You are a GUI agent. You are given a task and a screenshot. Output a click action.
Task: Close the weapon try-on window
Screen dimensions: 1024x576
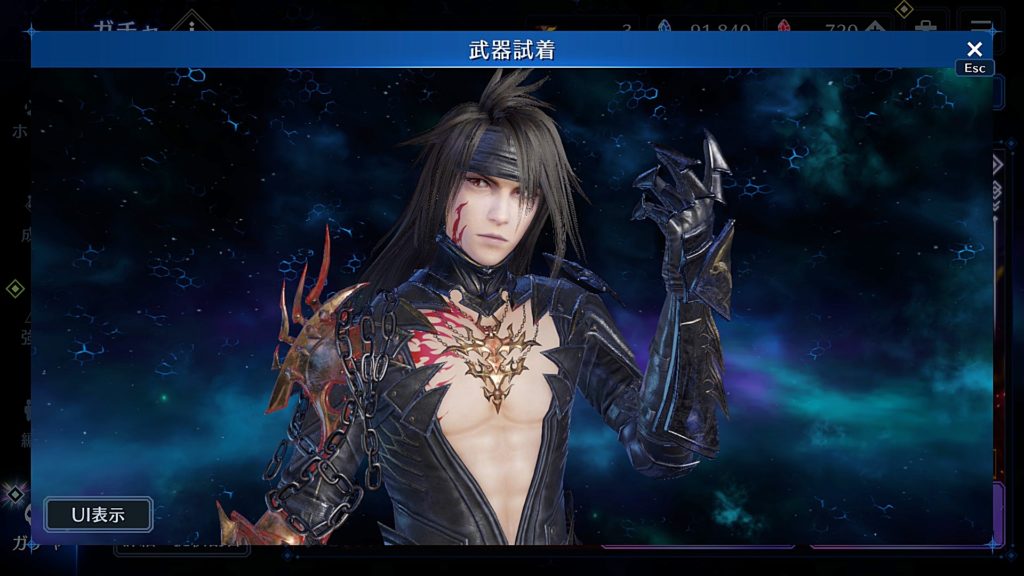tap(974, 49)
